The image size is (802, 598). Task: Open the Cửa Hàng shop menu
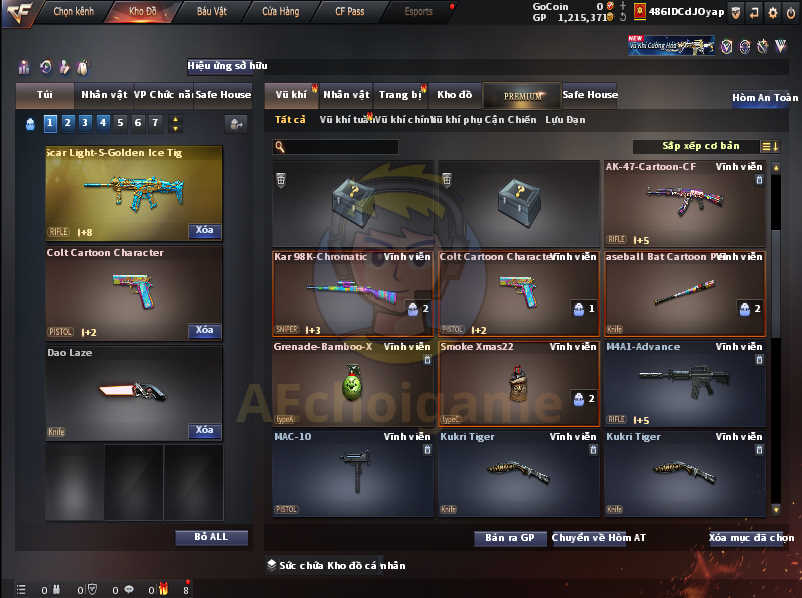point(281,12)
